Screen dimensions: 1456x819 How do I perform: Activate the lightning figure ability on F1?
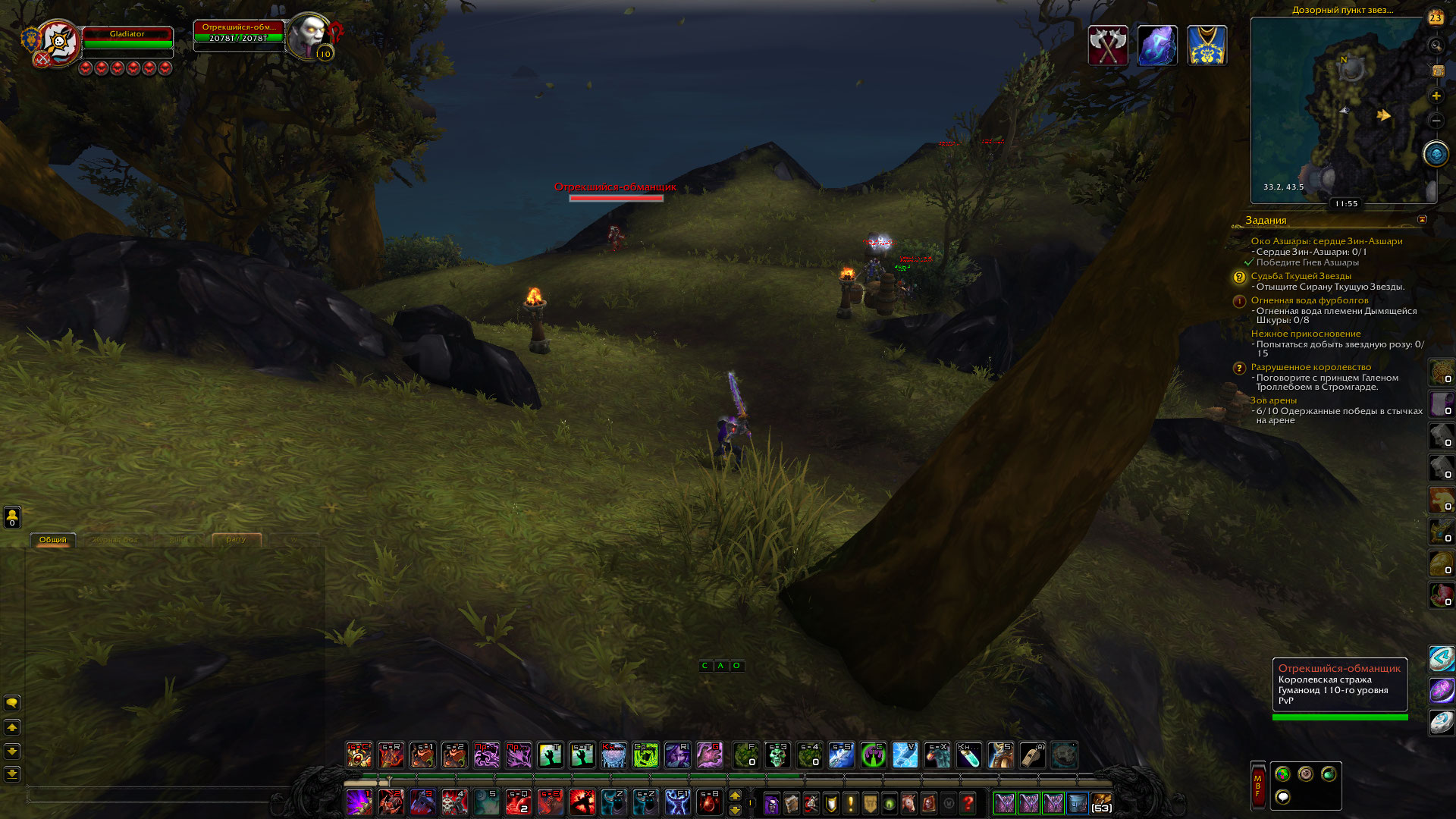click(x=677, y=802)
